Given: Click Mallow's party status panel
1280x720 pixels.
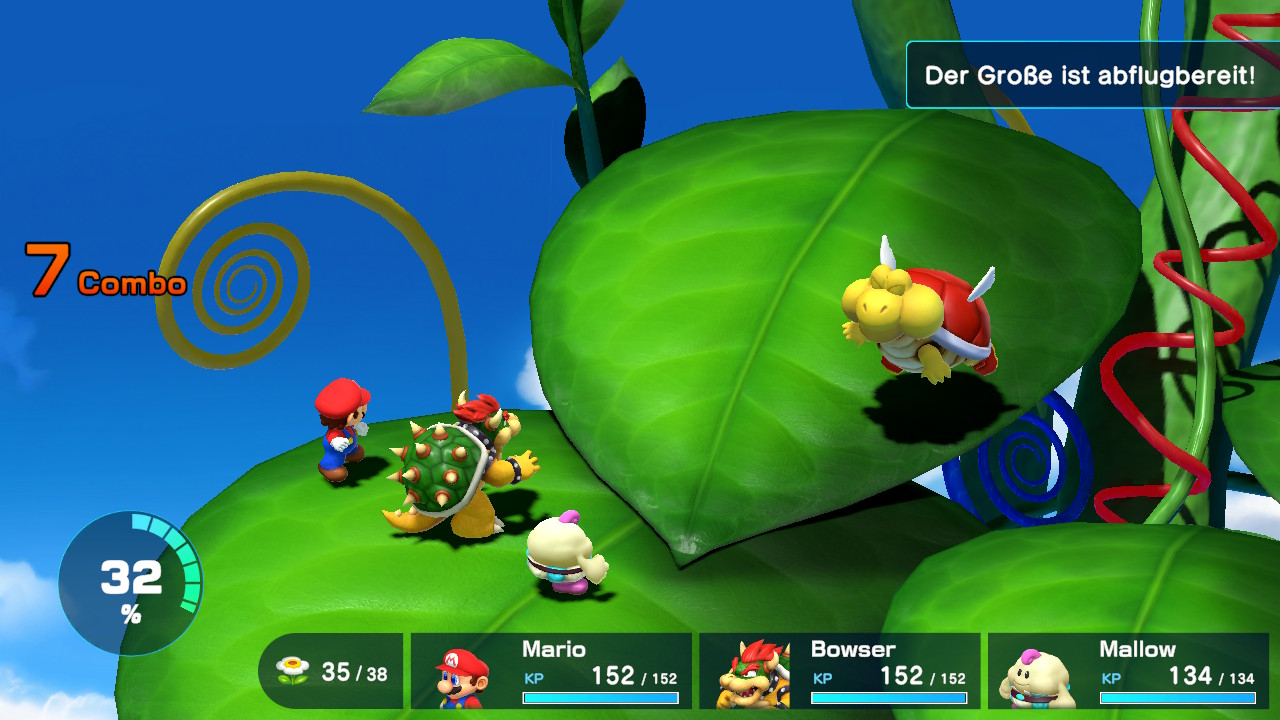Looking at the screenshot, I should 1128,671.
